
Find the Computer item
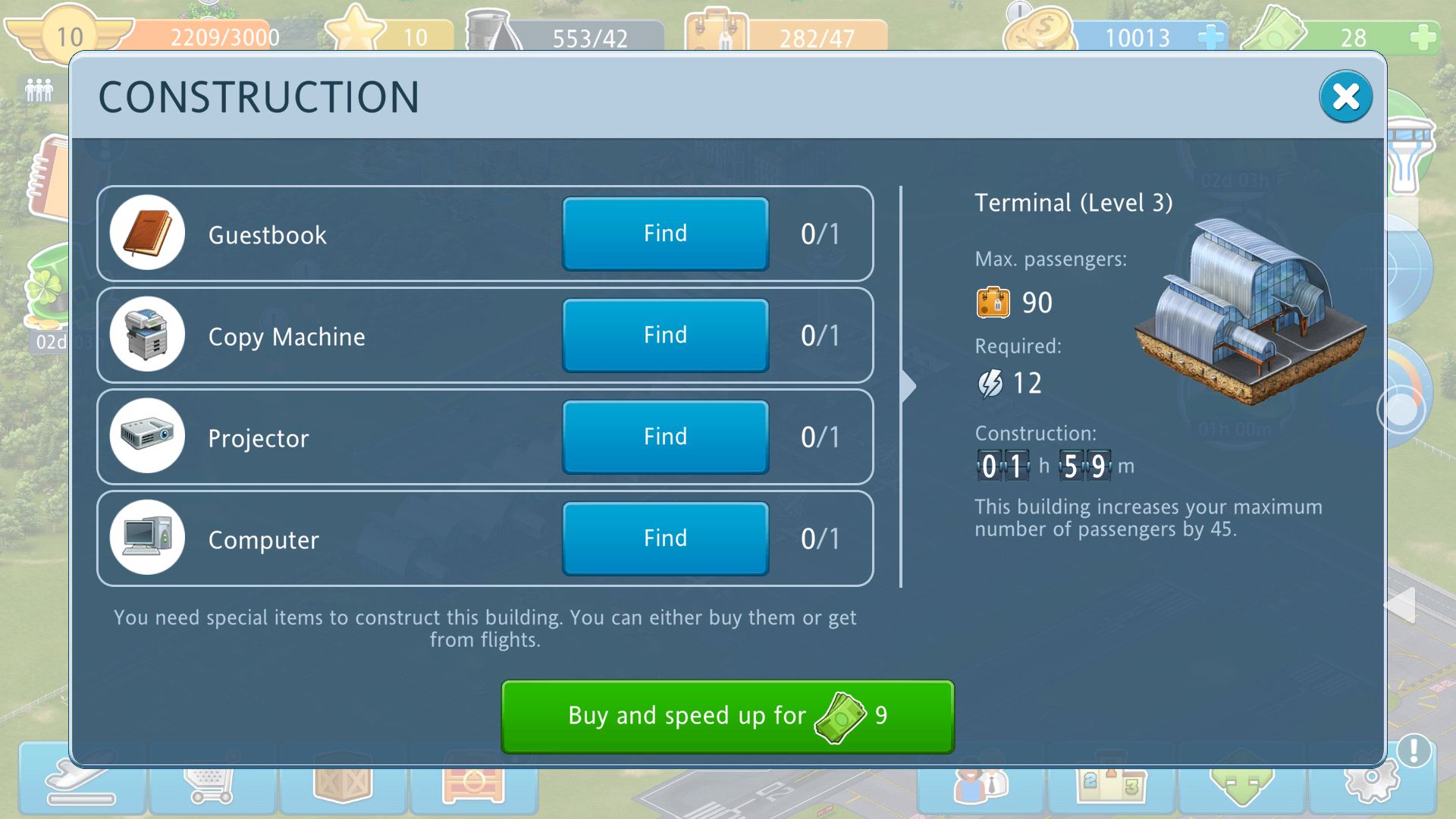665,538
